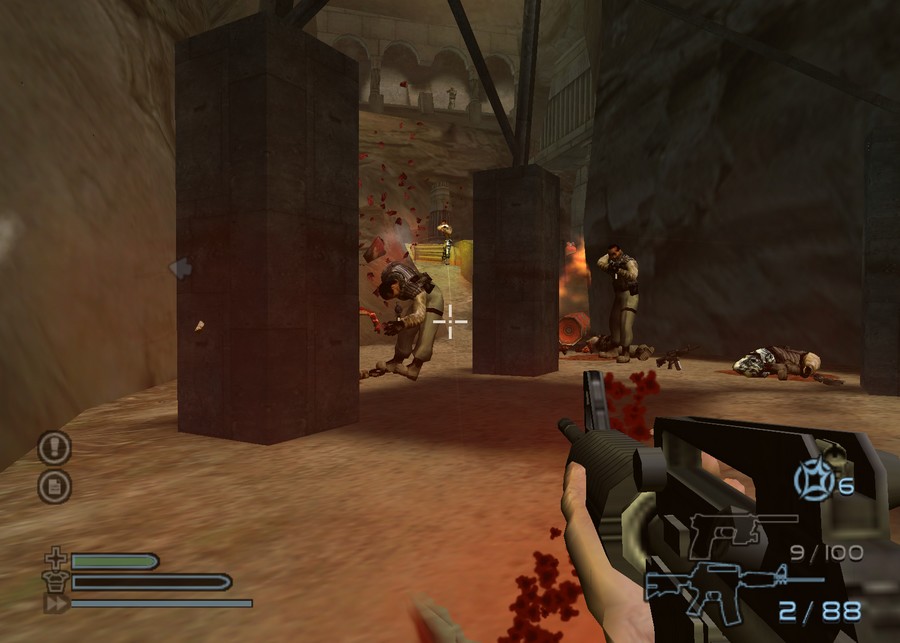Choose the flashbang grenade icon
This screenshot has width=900, height=643.
814,481
